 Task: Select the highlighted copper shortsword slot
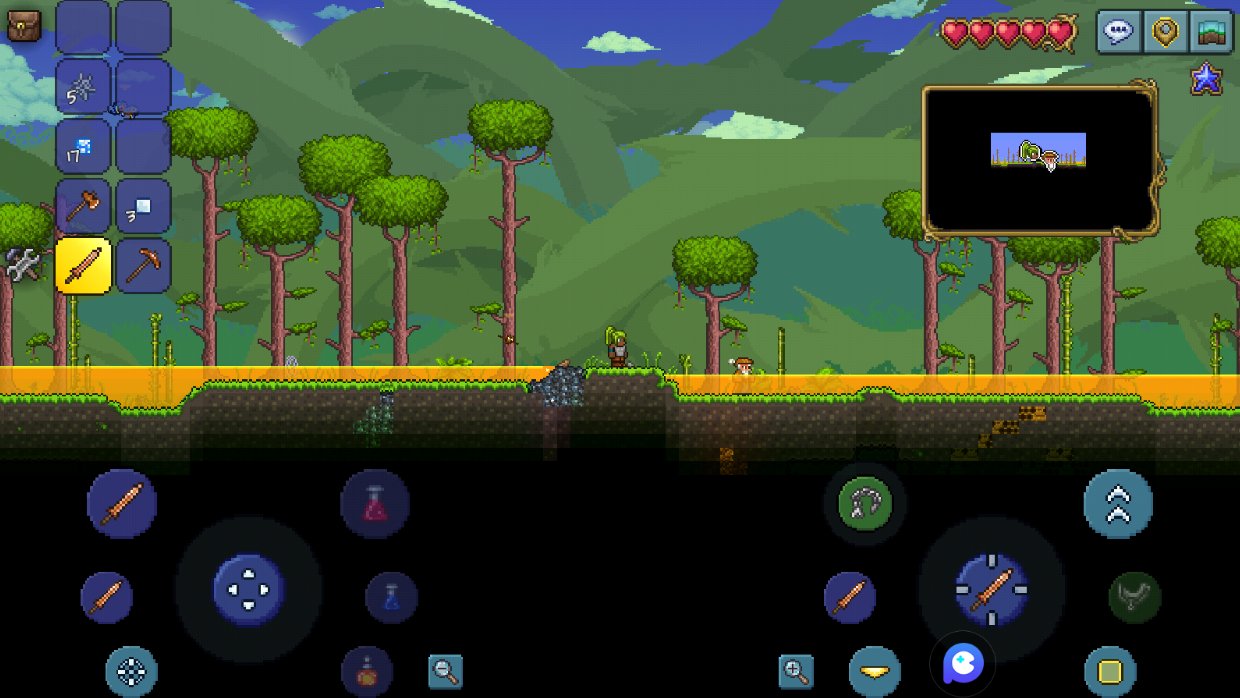coord(83,265)
